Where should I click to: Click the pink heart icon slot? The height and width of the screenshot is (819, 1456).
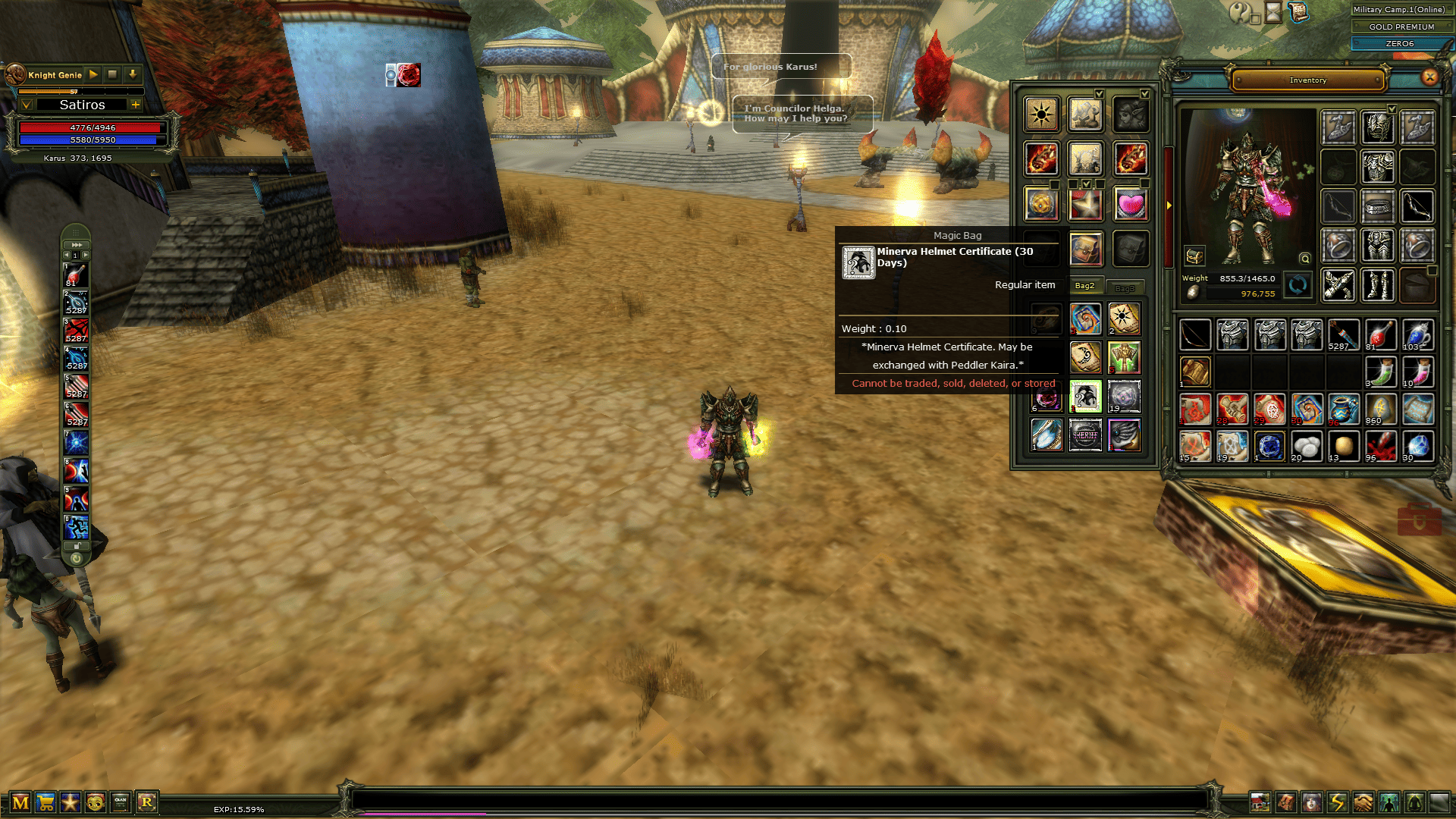point(1130,204)
